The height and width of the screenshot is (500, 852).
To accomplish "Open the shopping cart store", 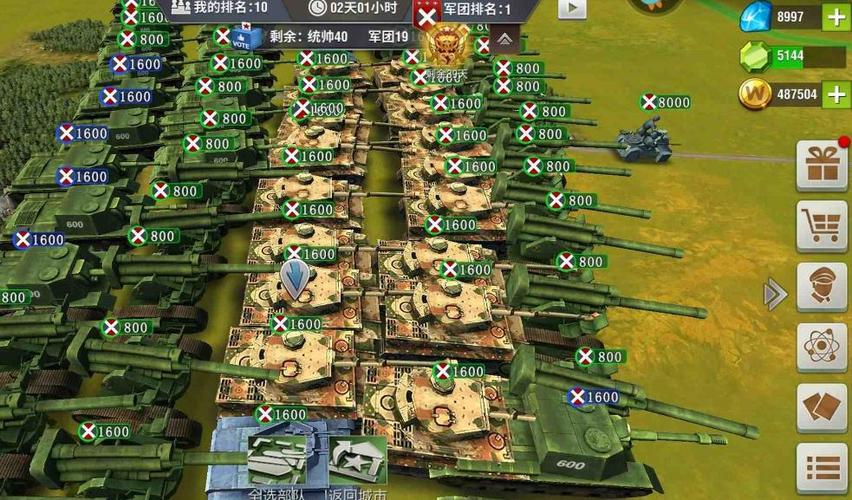I will (821, 226).
